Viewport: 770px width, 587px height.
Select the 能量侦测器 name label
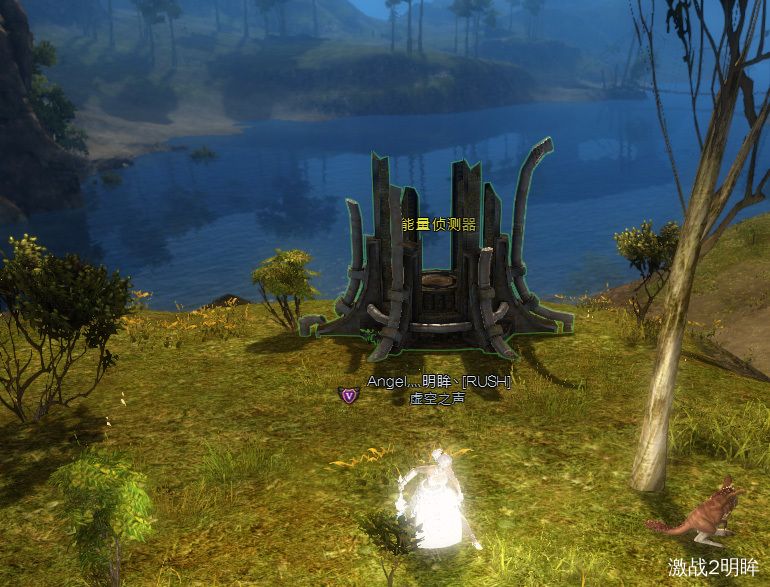[x=438, y=224]
